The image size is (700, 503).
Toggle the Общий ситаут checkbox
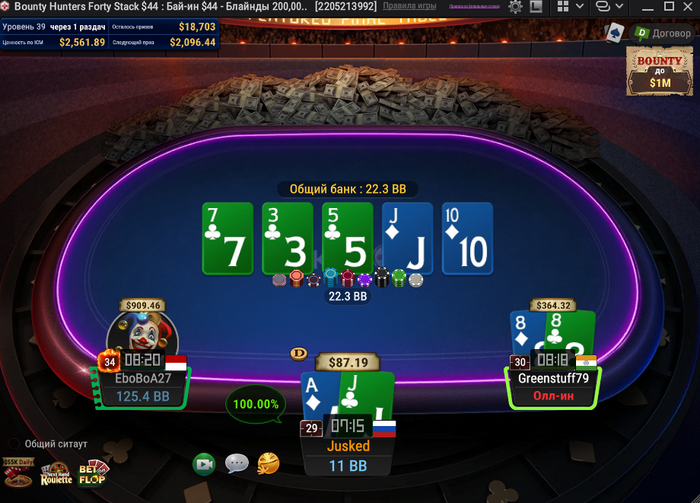[x=13, y=443]
